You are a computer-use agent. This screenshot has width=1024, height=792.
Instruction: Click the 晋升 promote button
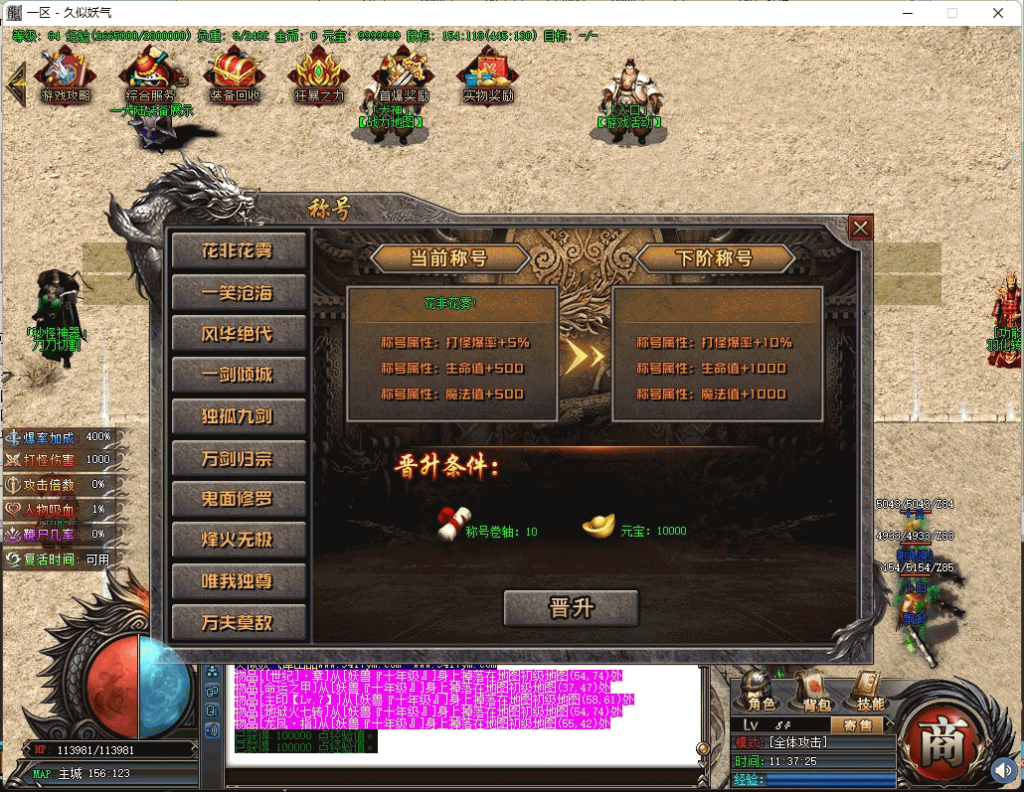[571, 608]
